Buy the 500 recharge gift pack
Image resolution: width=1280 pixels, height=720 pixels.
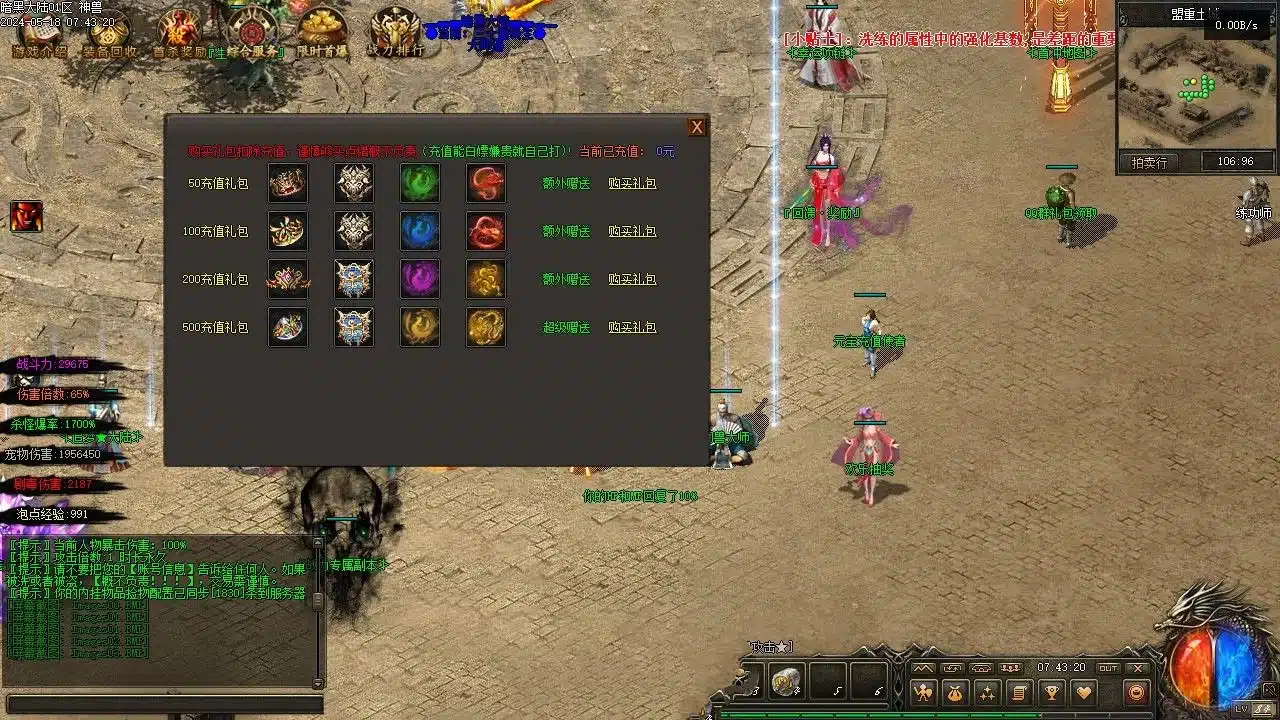(x=632, y=328)
